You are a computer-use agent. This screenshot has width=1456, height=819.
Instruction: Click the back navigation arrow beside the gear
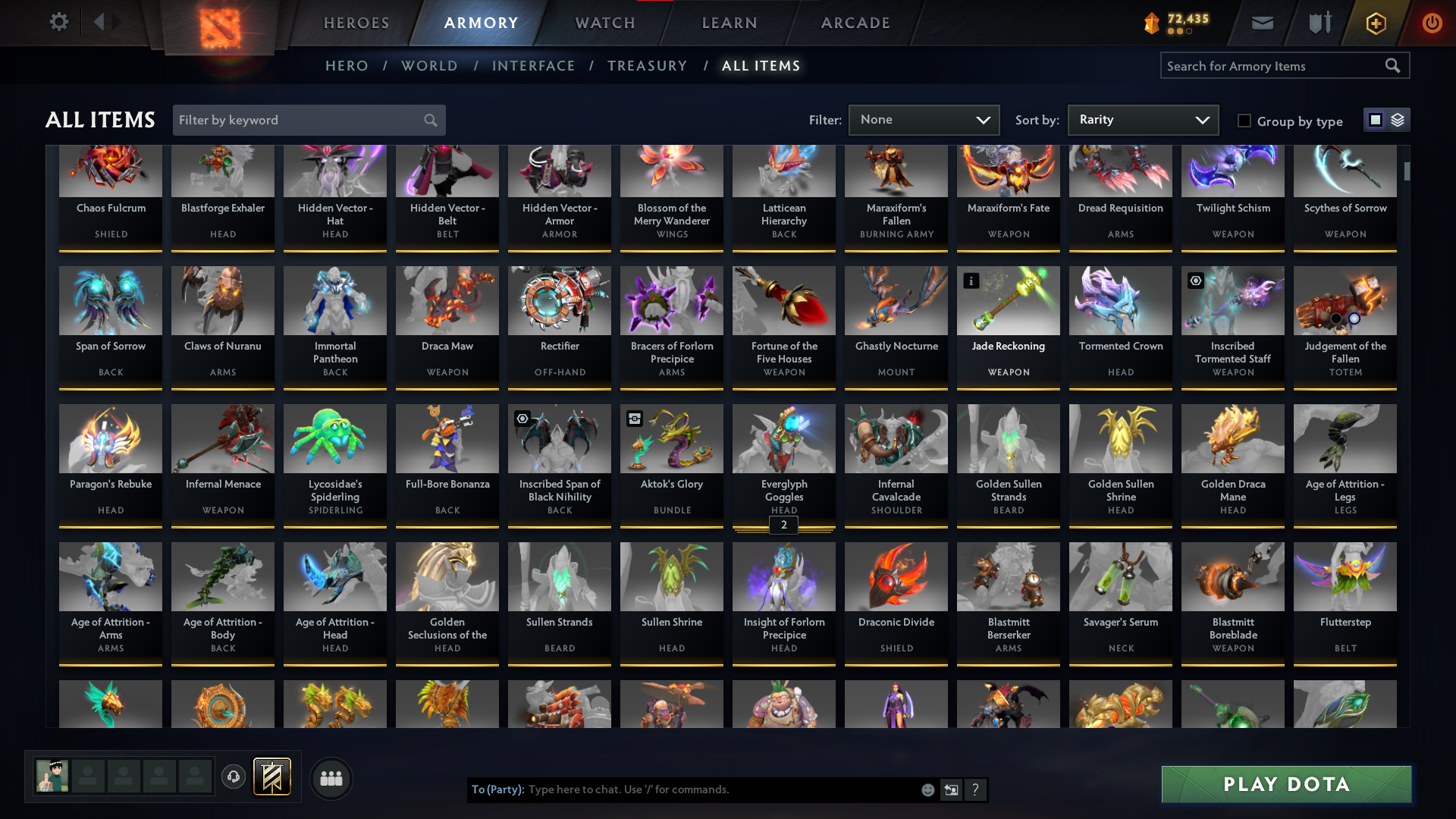(101, 22)
